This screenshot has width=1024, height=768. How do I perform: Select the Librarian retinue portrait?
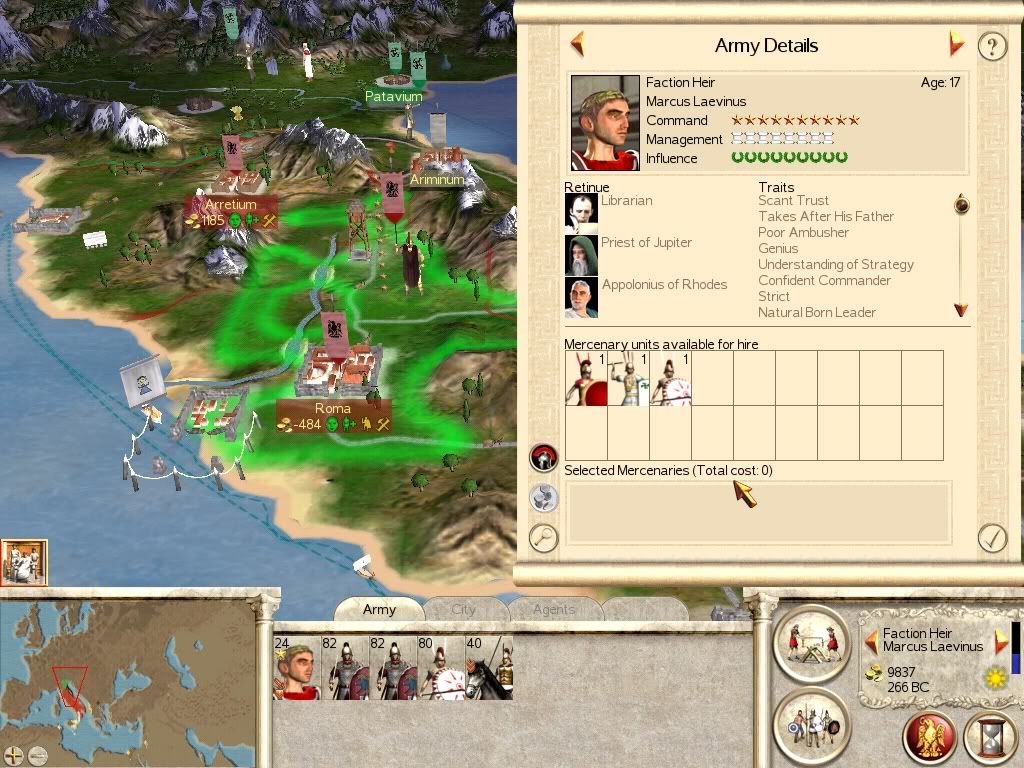pos(581,212)
